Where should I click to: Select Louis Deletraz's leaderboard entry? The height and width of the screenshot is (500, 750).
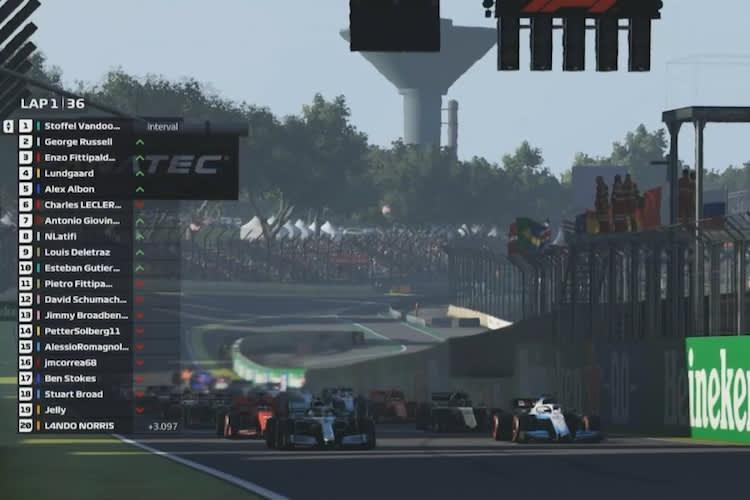pyautogui.click(x=78, y=252)
